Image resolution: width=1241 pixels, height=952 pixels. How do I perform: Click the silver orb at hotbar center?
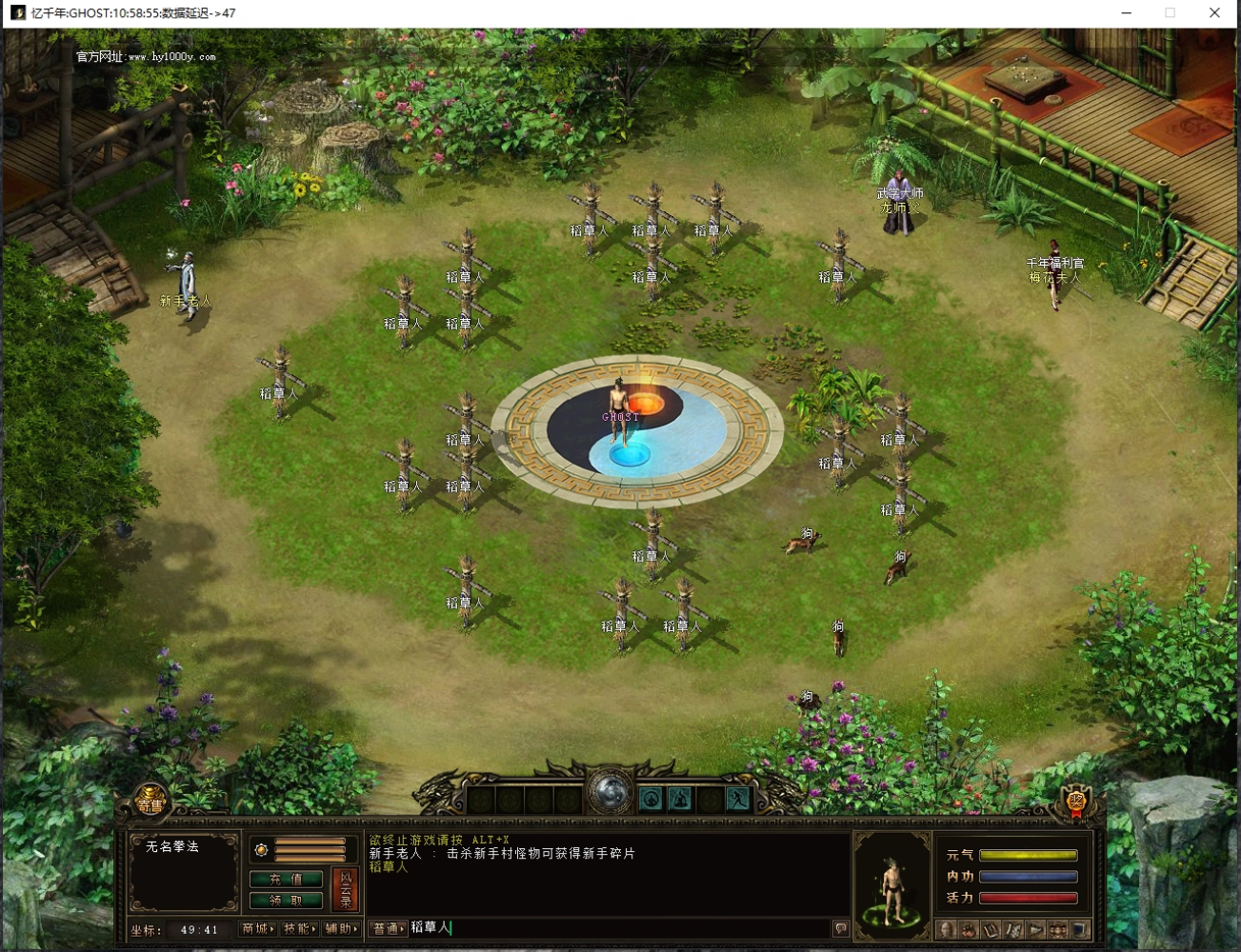coord(610,792)
